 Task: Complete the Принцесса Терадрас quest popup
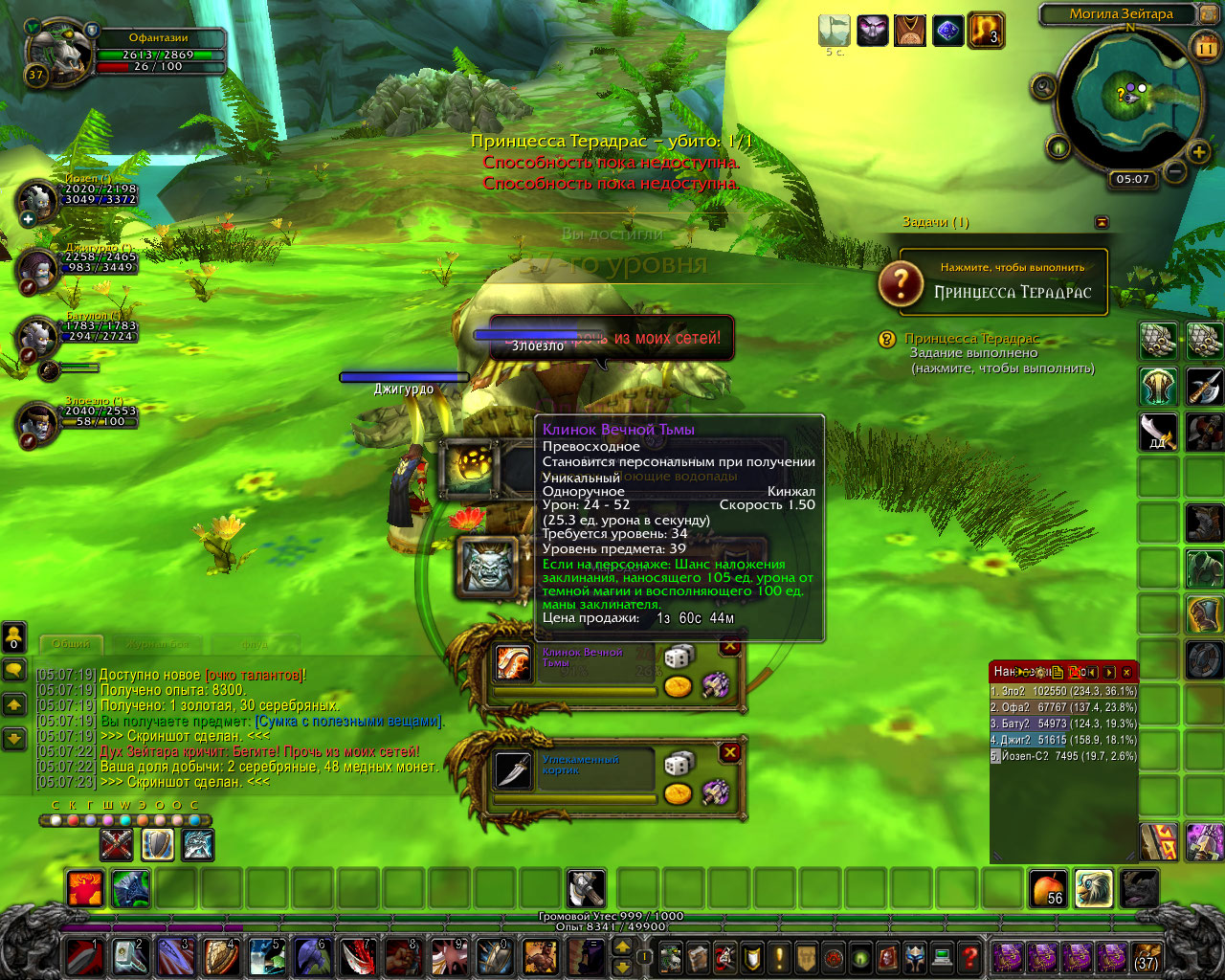(993, 283)
